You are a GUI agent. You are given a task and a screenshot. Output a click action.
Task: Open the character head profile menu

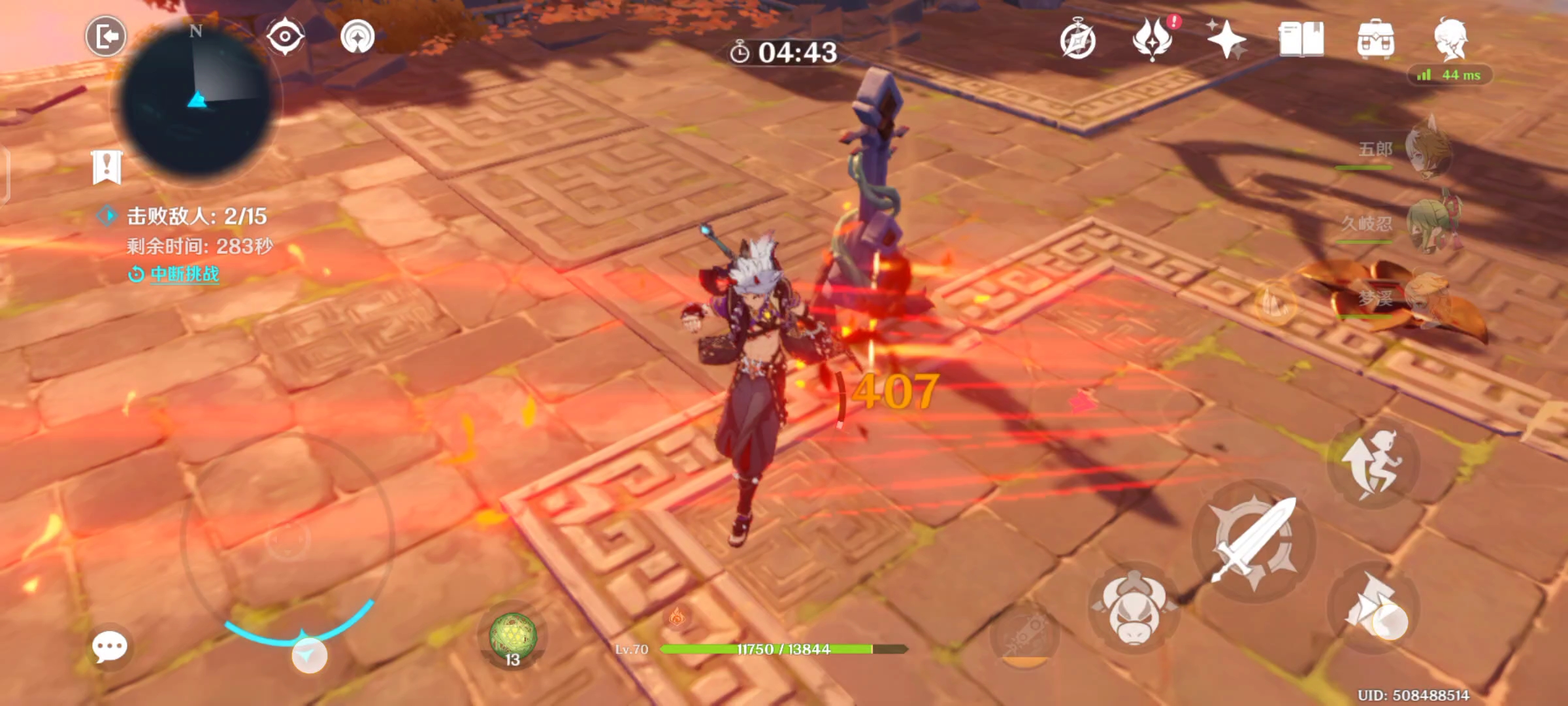tap(1450, 38)
